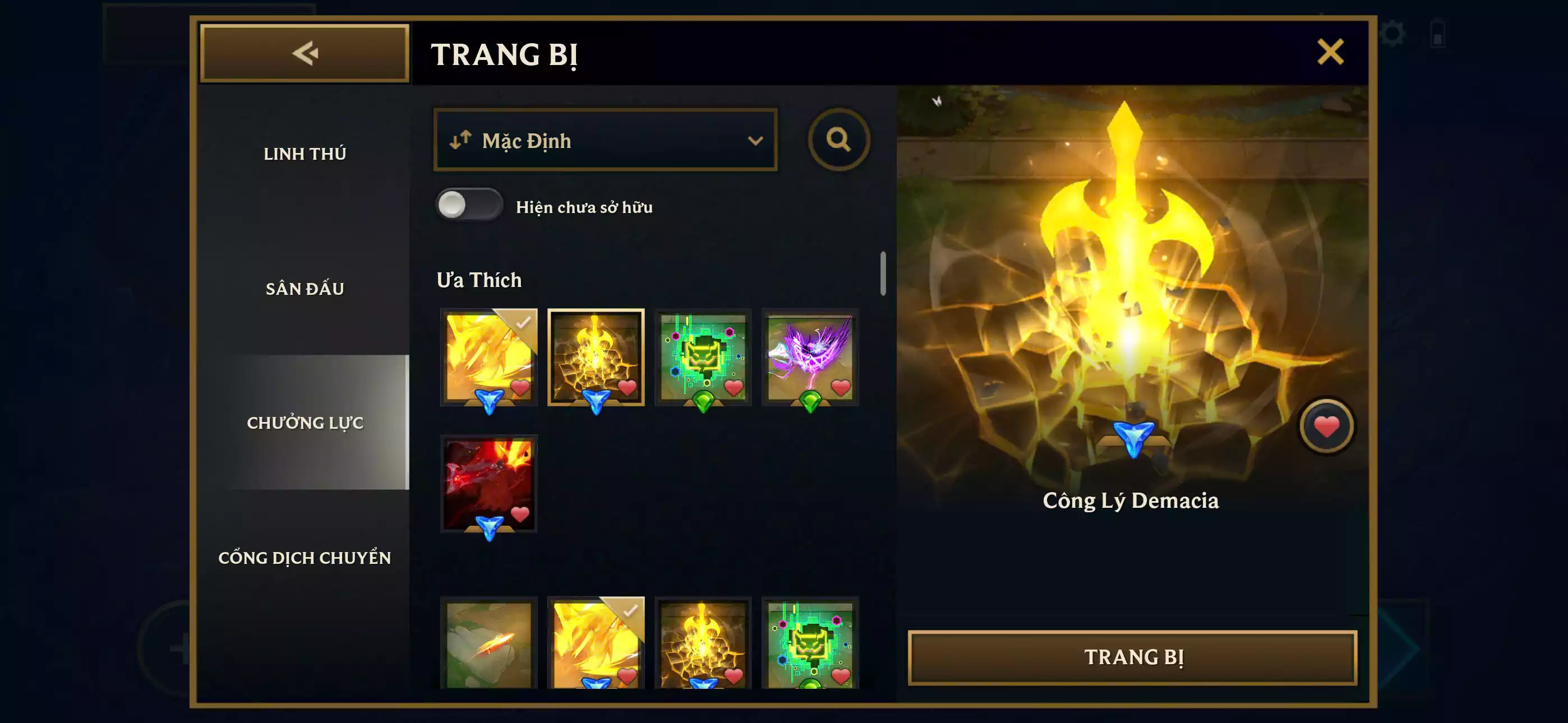Click the sort direction arrows in the dropdown
The width and height of the screenshot is (1568, 723).
[459, 141]
